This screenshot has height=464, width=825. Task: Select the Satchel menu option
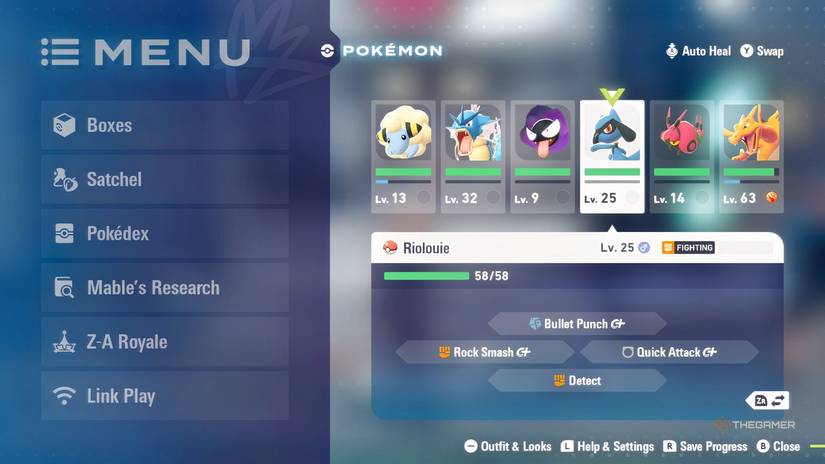pyautogui.click(x=165, y=180)
